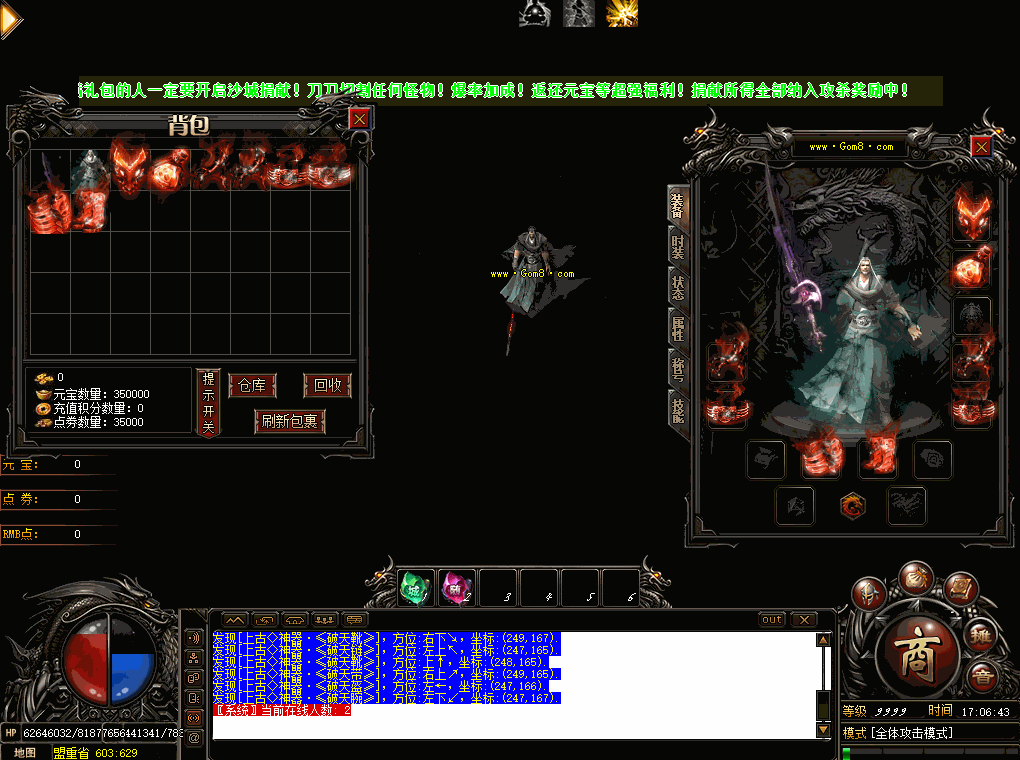Use the pink gem in hotbar slot 2

[456, 586]
